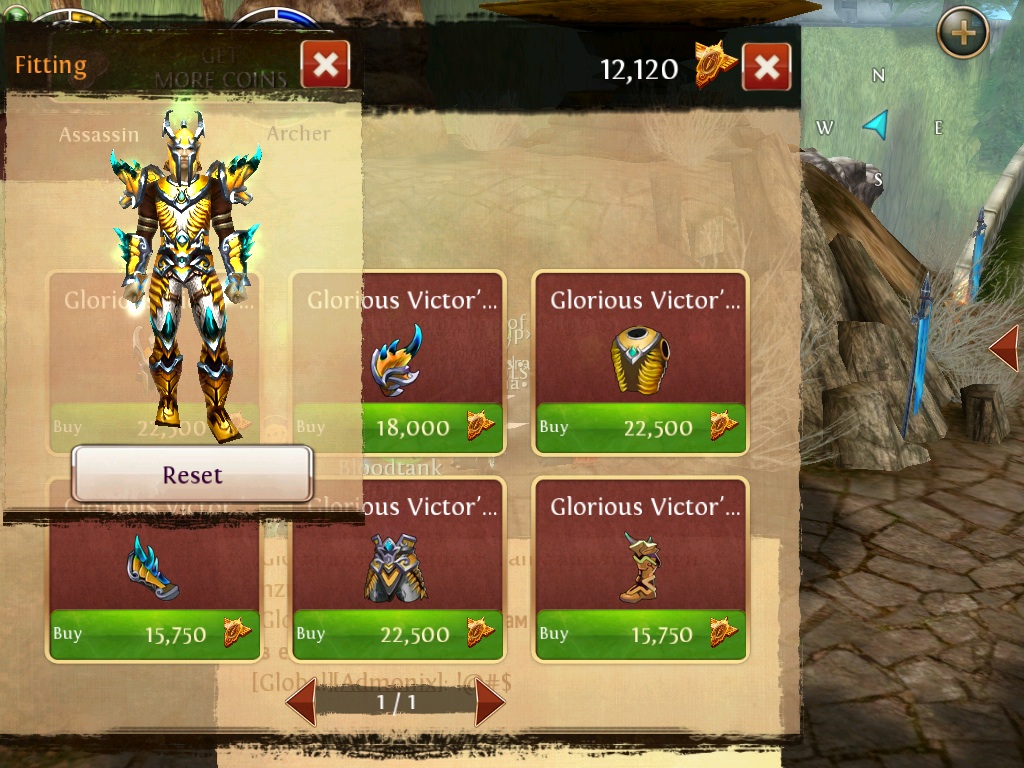This screenshot has width=1024, height=768.
Task: Switch to the Assassin class tab
Action: point(98,134)
